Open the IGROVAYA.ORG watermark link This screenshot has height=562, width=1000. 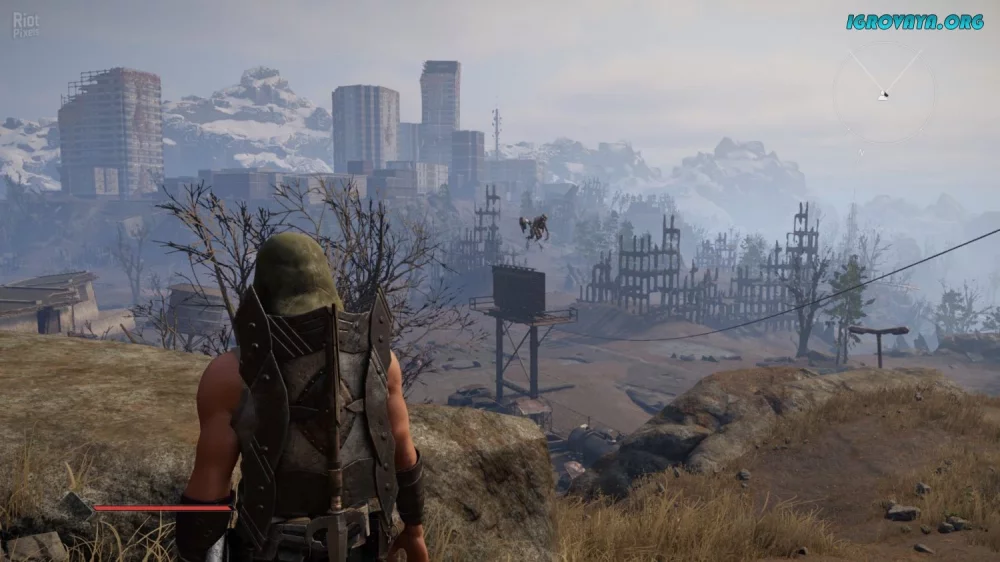coord(914,21)
